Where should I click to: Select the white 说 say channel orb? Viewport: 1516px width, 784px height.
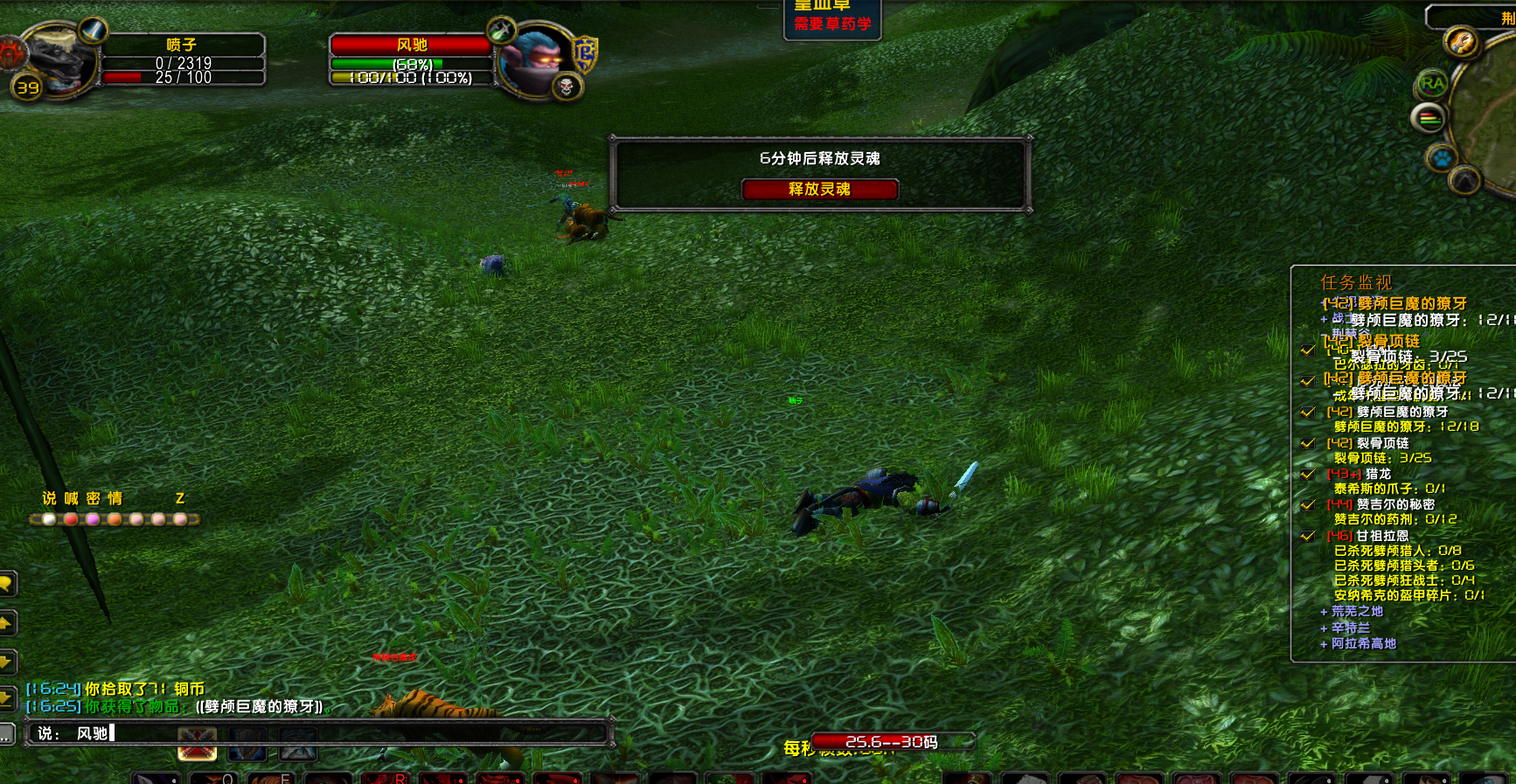pos(49,519)
